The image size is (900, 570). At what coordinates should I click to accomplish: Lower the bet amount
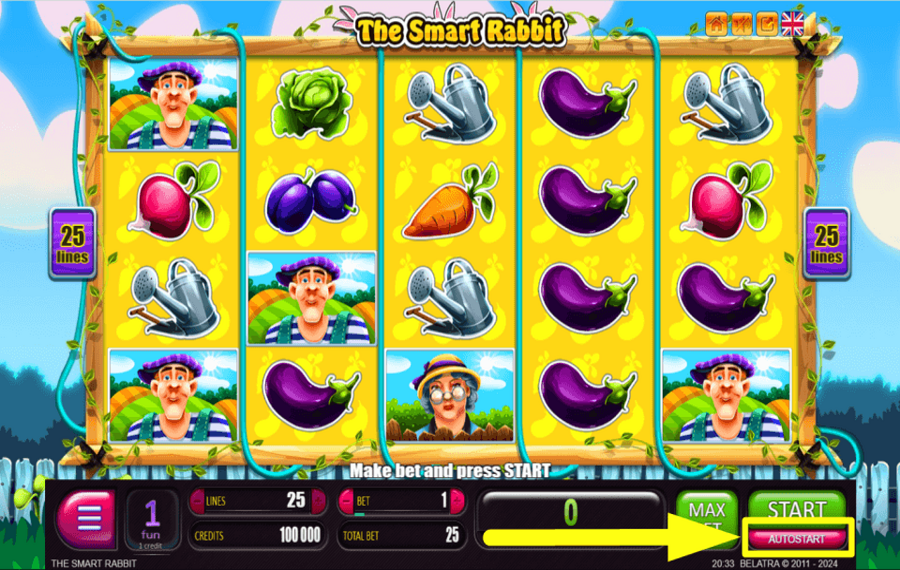pos(347,500)
